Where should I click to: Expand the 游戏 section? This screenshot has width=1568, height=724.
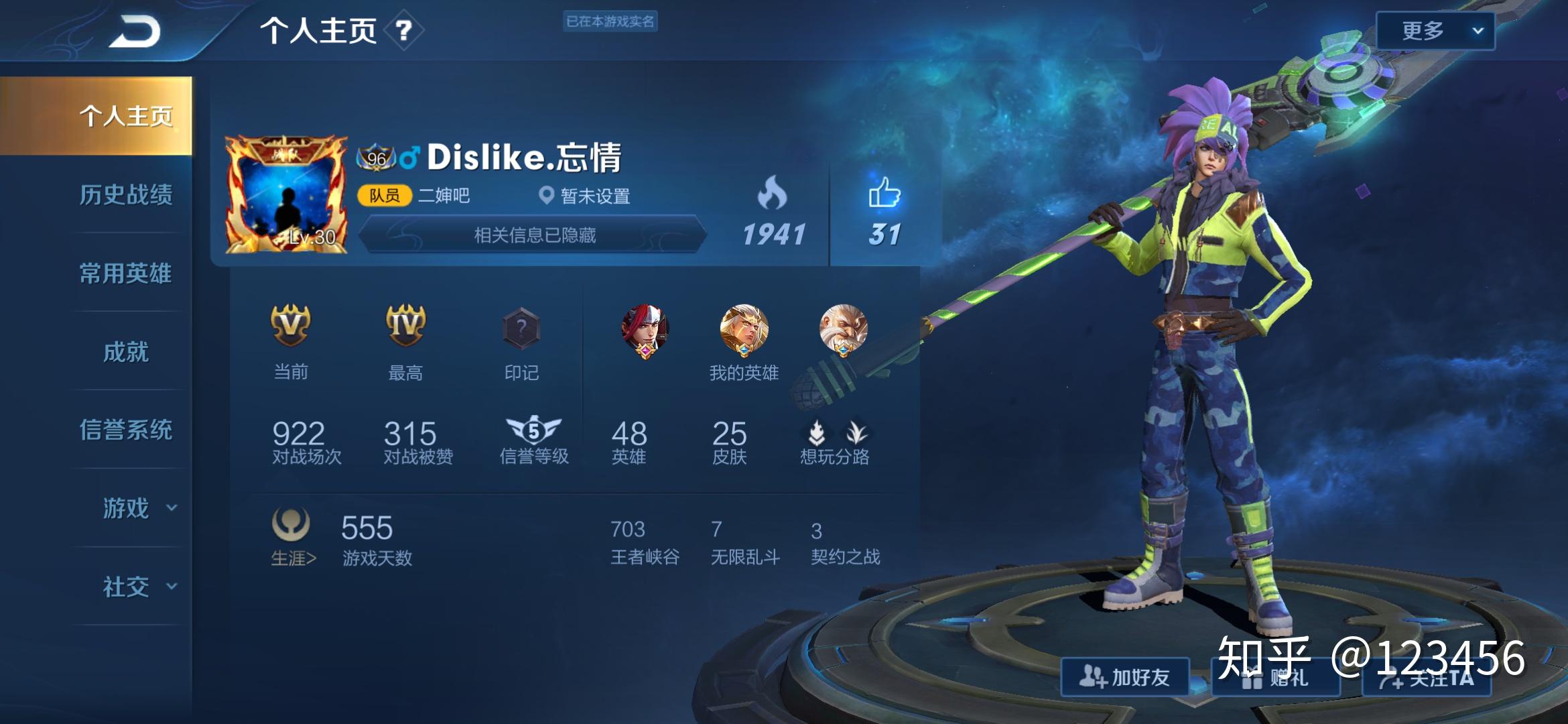(x=137, y=508)
